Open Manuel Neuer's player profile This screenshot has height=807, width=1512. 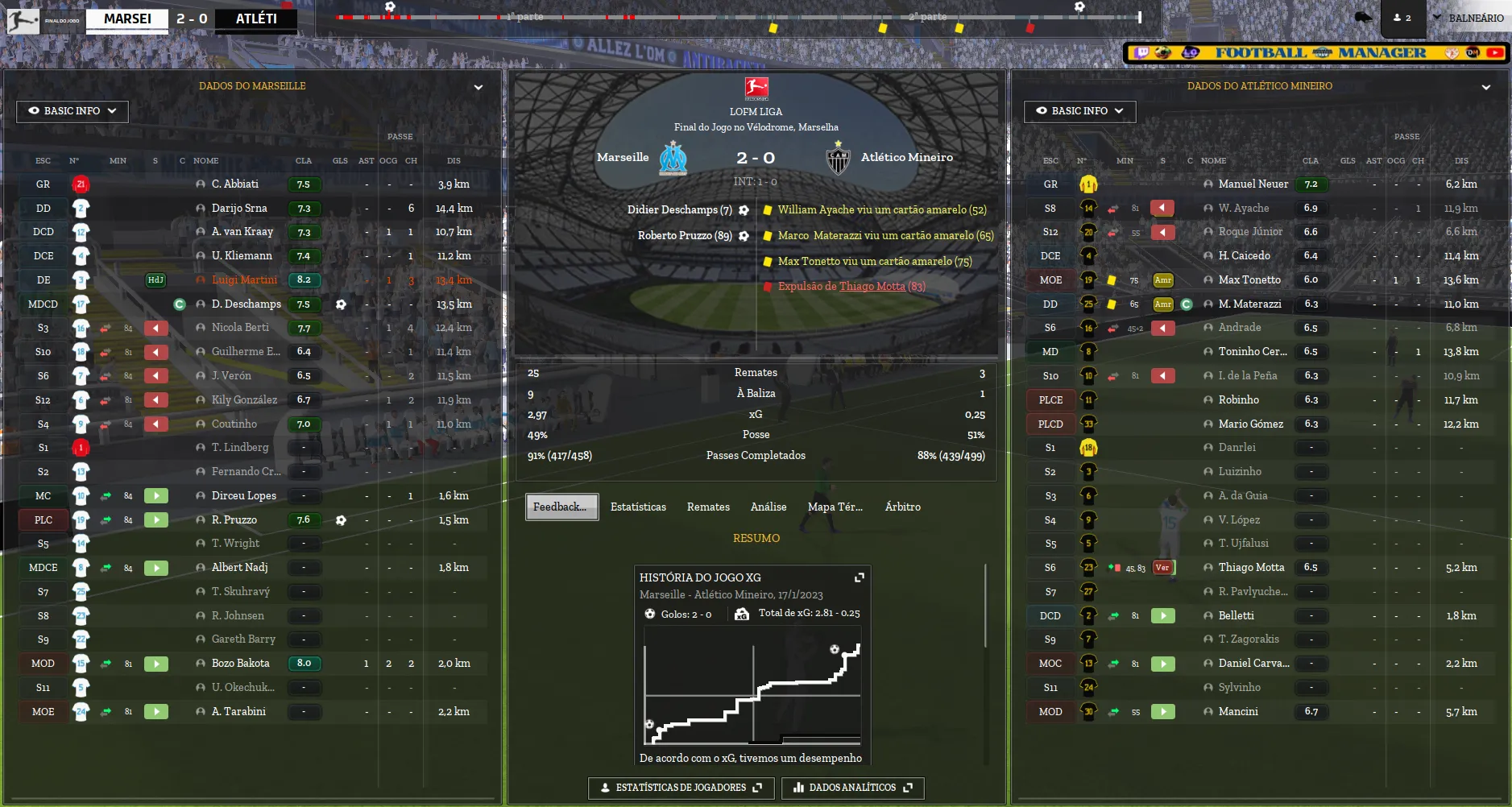tap(1253, 184)
